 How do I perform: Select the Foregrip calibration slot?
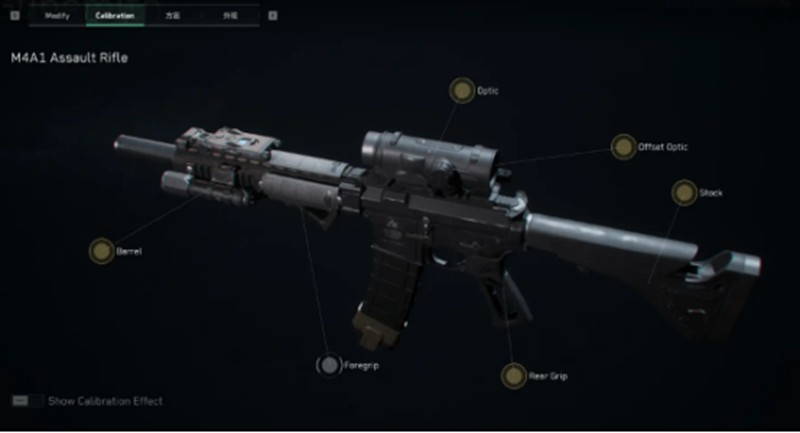coord(329,366)
